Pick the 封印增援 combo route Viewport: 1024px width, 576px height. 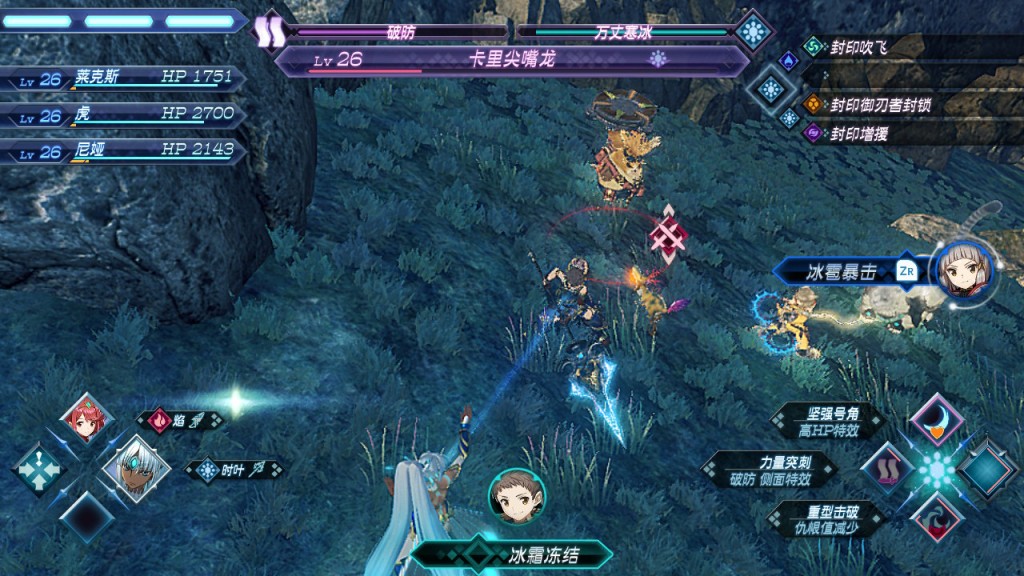pos(858,132)
